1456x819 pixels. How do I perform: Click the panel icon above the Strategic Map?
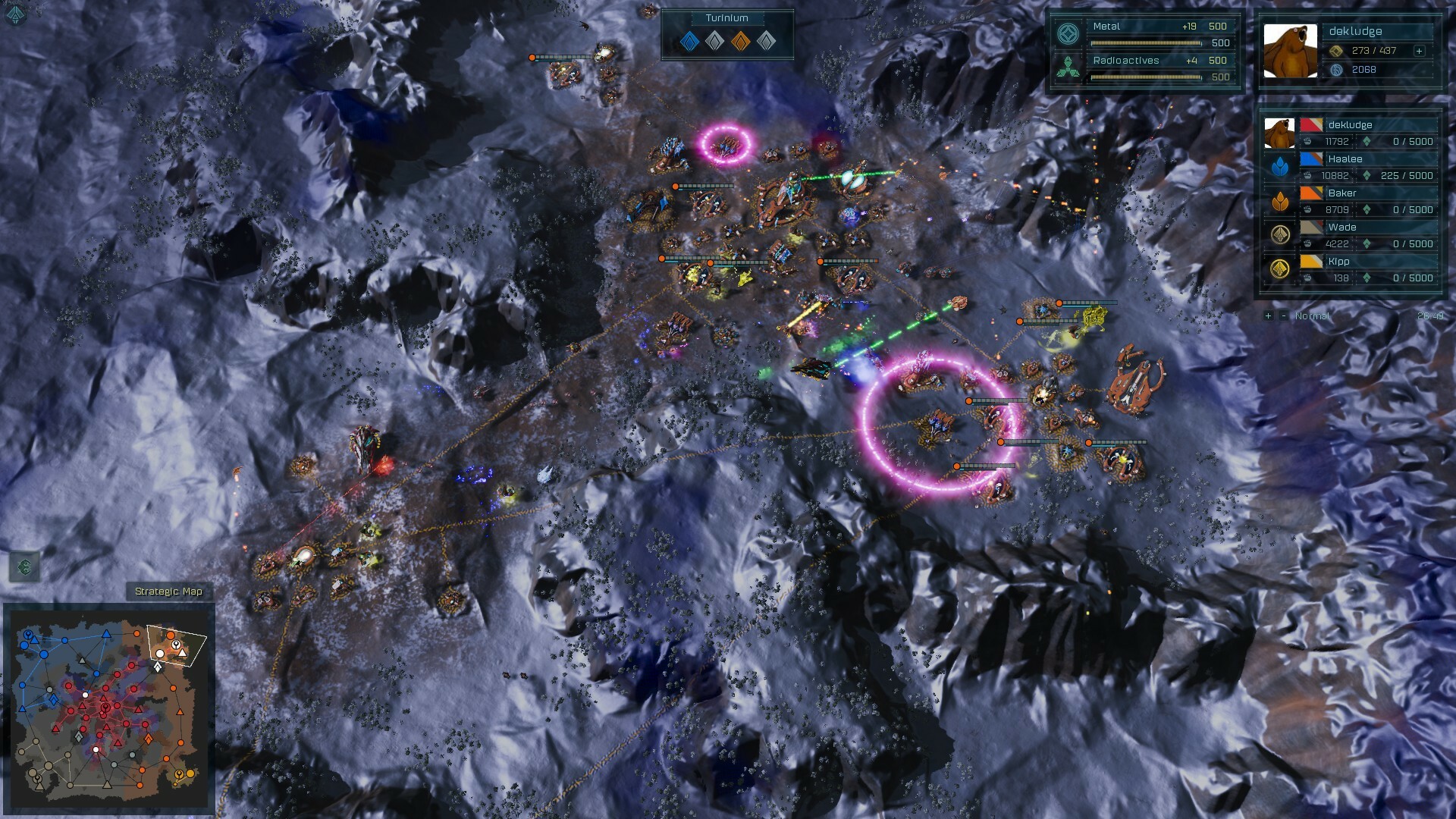point(25,568)
